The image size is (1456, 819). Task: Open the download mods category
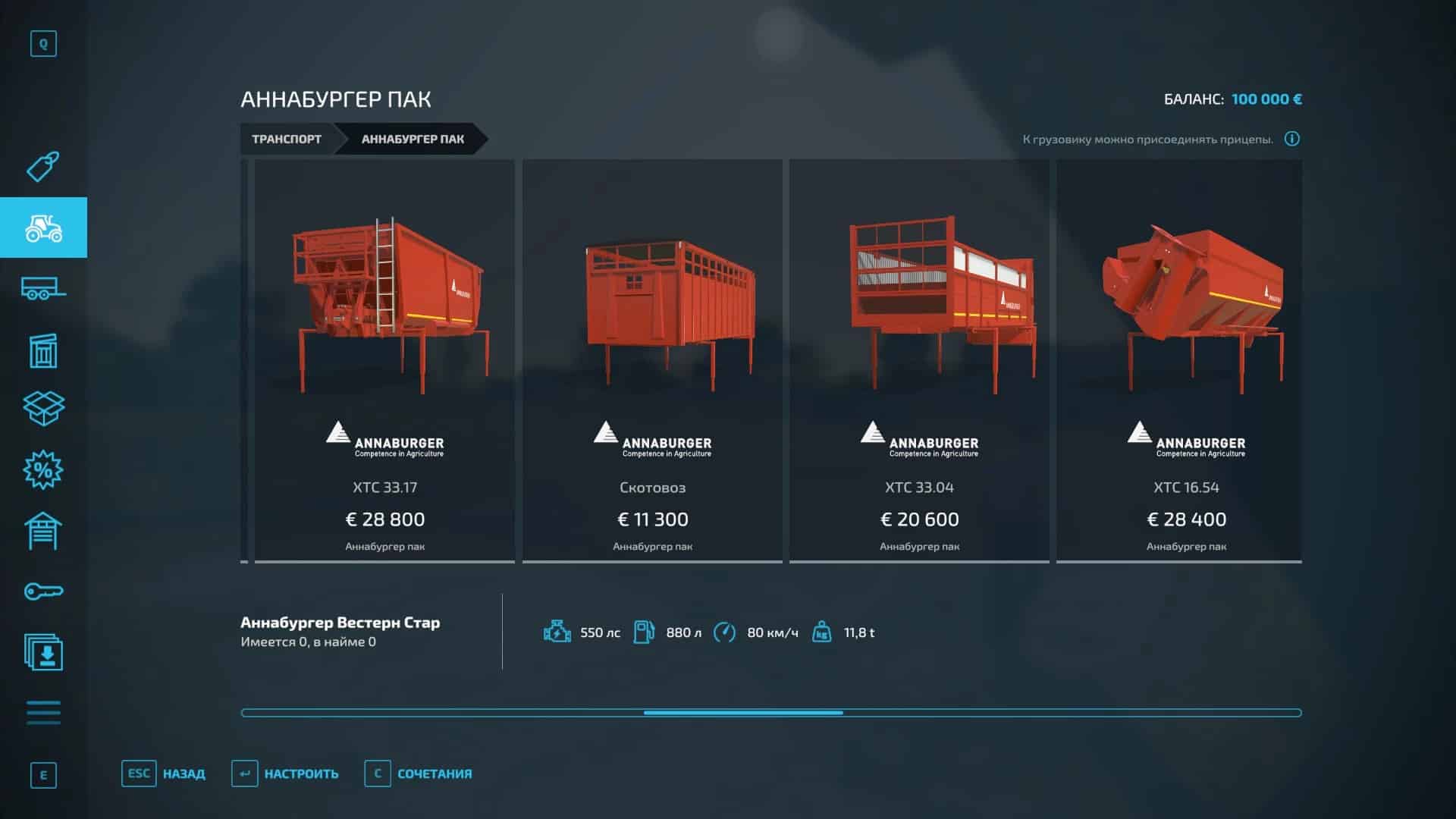click(x=43, y=652)
